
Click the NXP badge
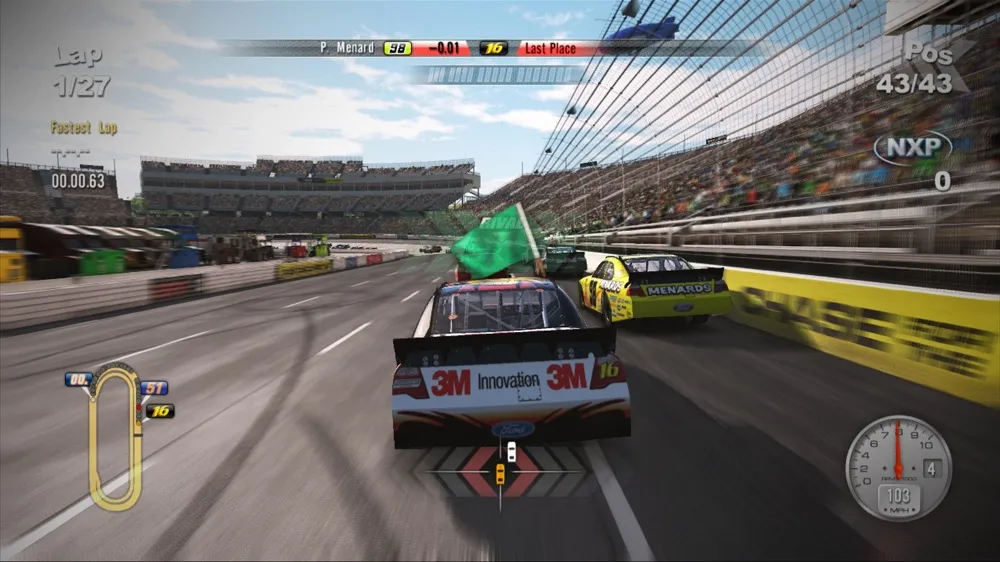pos(912,149)
